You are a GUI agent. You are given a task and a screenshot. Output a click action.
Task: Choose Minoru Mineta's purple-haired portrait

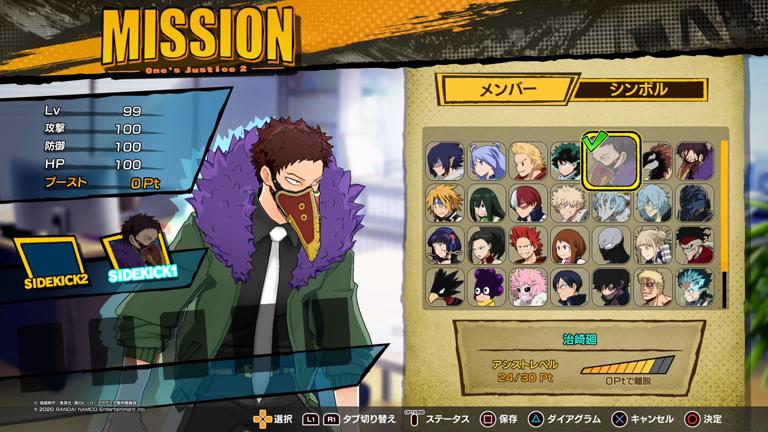(487, 287)
